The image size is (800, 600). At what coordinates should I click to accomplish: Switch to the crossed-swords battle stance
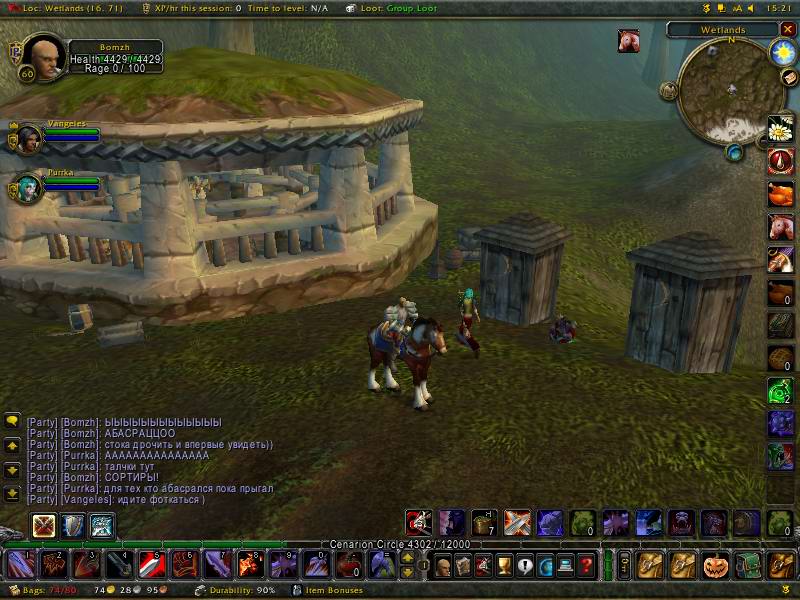(44, 526)
